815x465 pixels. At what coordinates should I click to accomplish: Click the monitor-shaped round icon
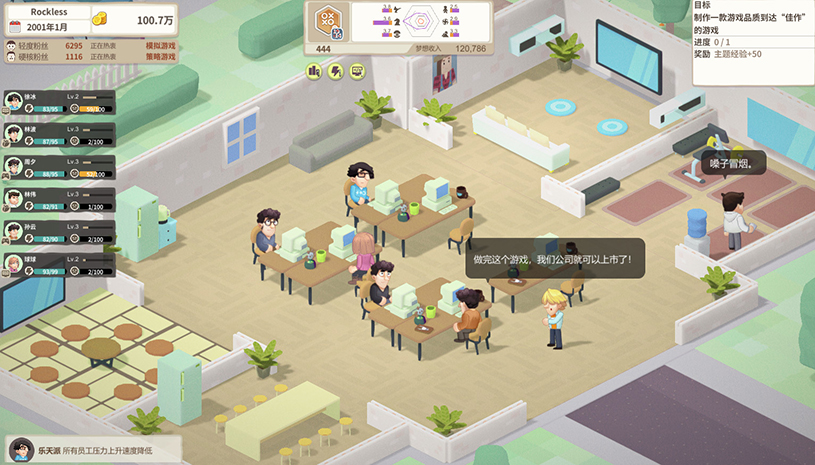click(357, 71)
